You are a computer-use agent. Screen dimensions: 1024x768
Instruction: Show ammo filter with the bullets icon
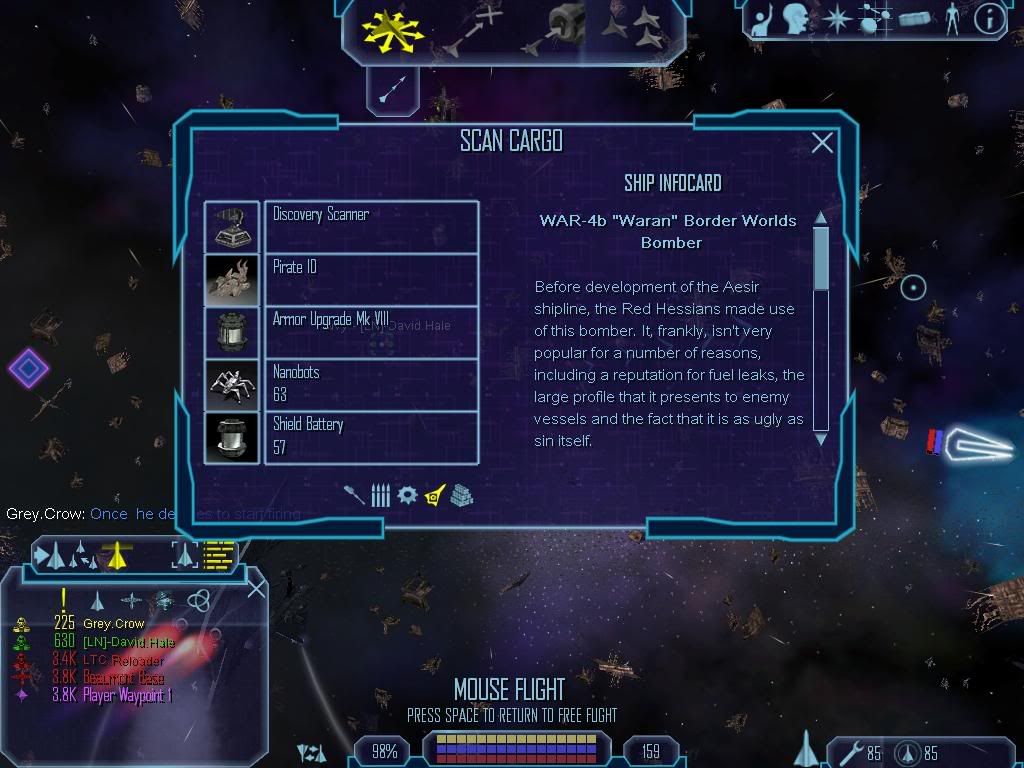click(x=380, y=495)
